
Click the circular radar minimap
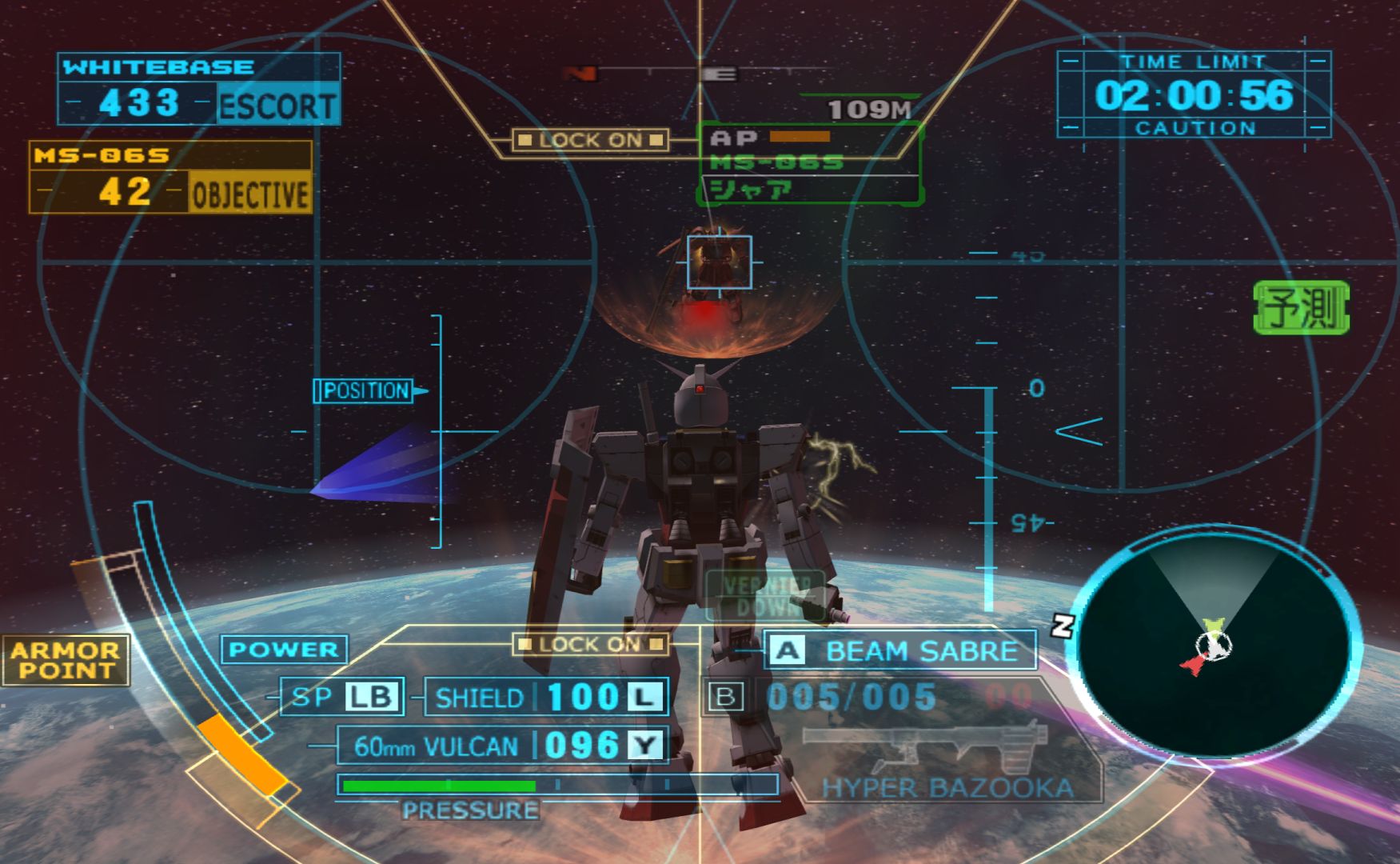1213,647
